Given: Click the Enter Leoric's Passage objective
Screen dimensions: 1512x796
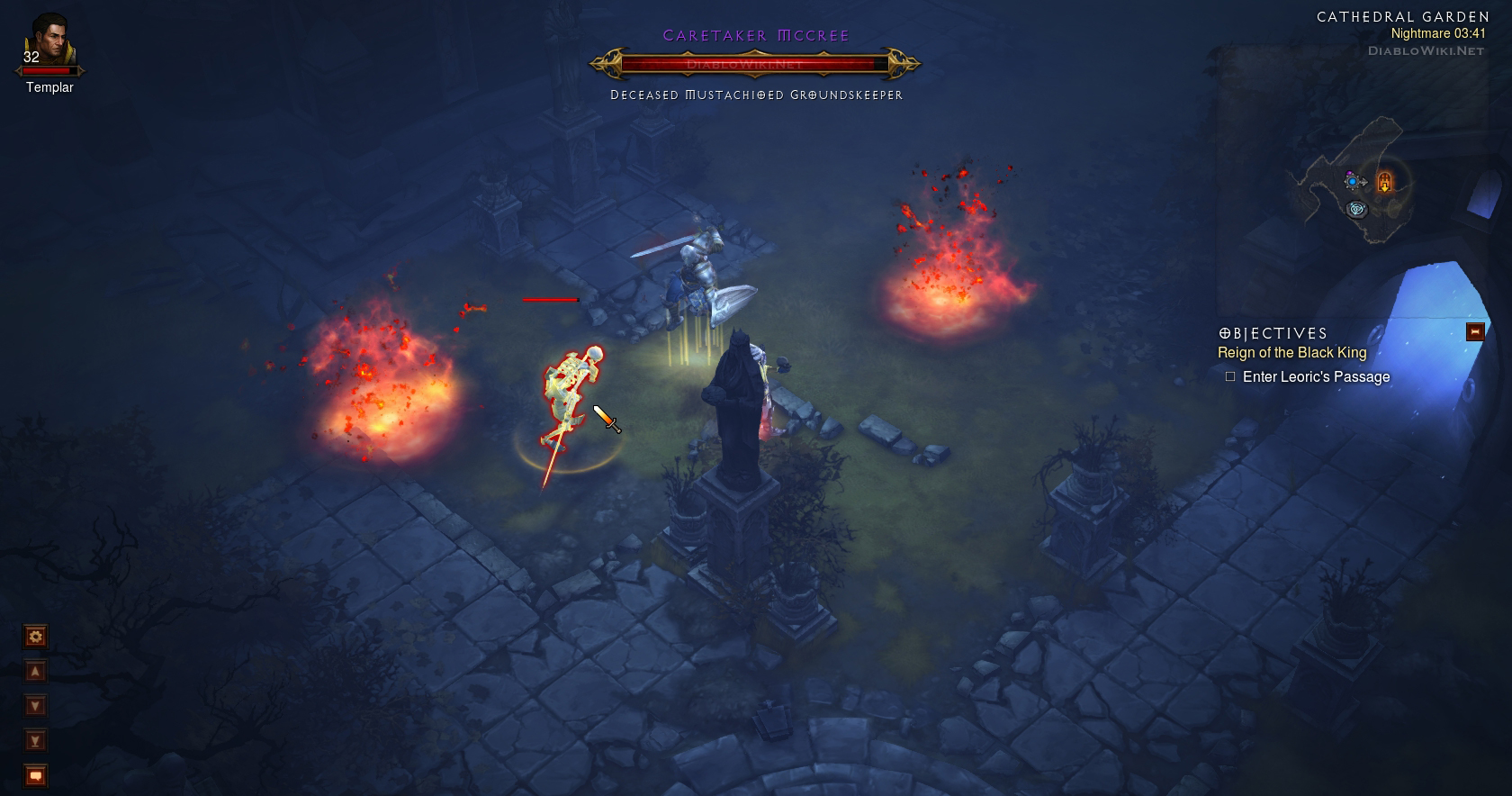Looking at the screenshot, I should click(x=1315, y=377).
